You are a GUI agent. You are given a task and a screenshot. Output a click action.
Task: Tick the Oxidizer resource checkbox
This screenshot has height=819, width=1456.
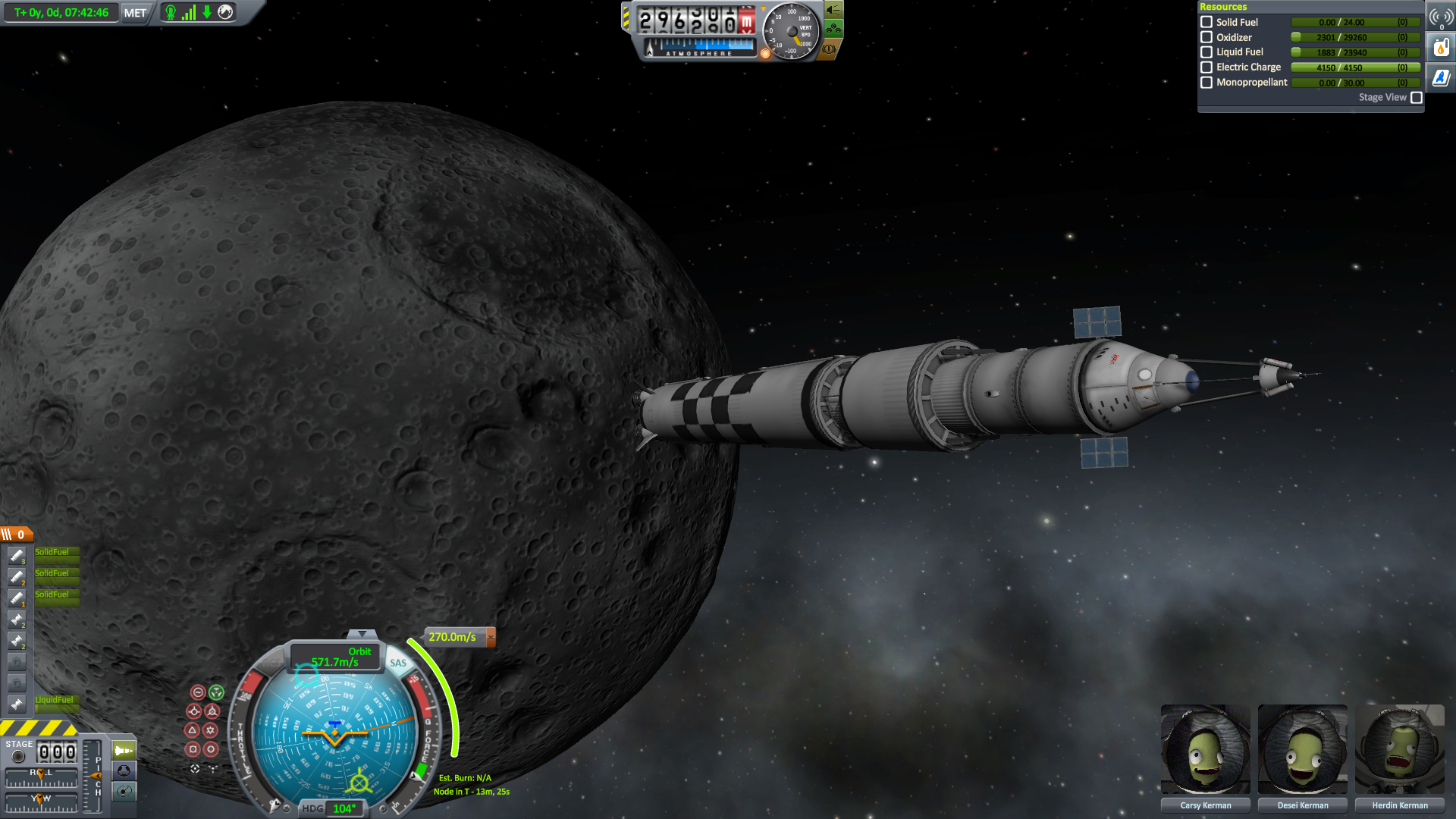click(1206, 37)
